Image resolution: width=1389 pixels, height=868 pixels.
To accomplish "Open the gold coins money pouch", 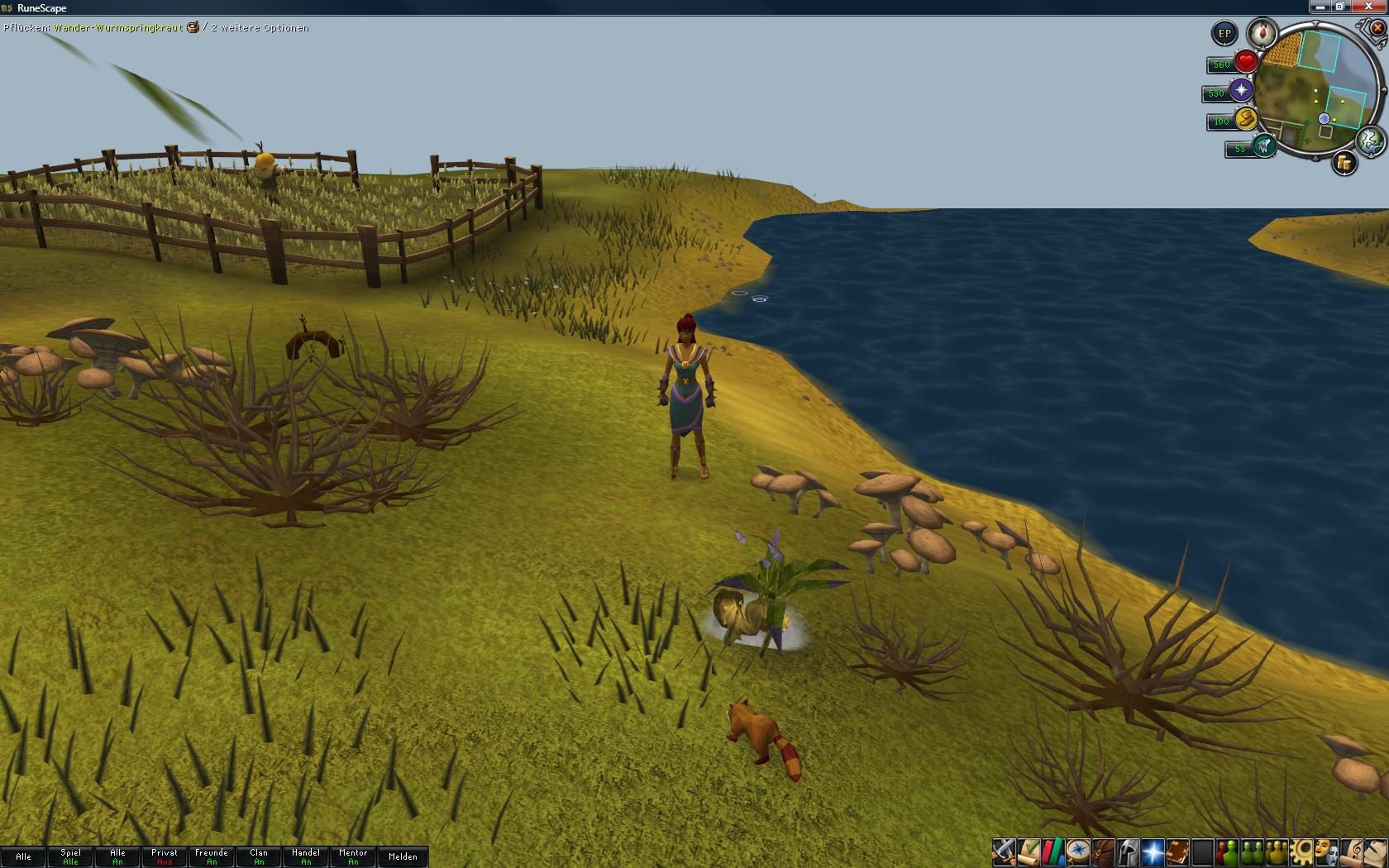I will (1344, 164).
